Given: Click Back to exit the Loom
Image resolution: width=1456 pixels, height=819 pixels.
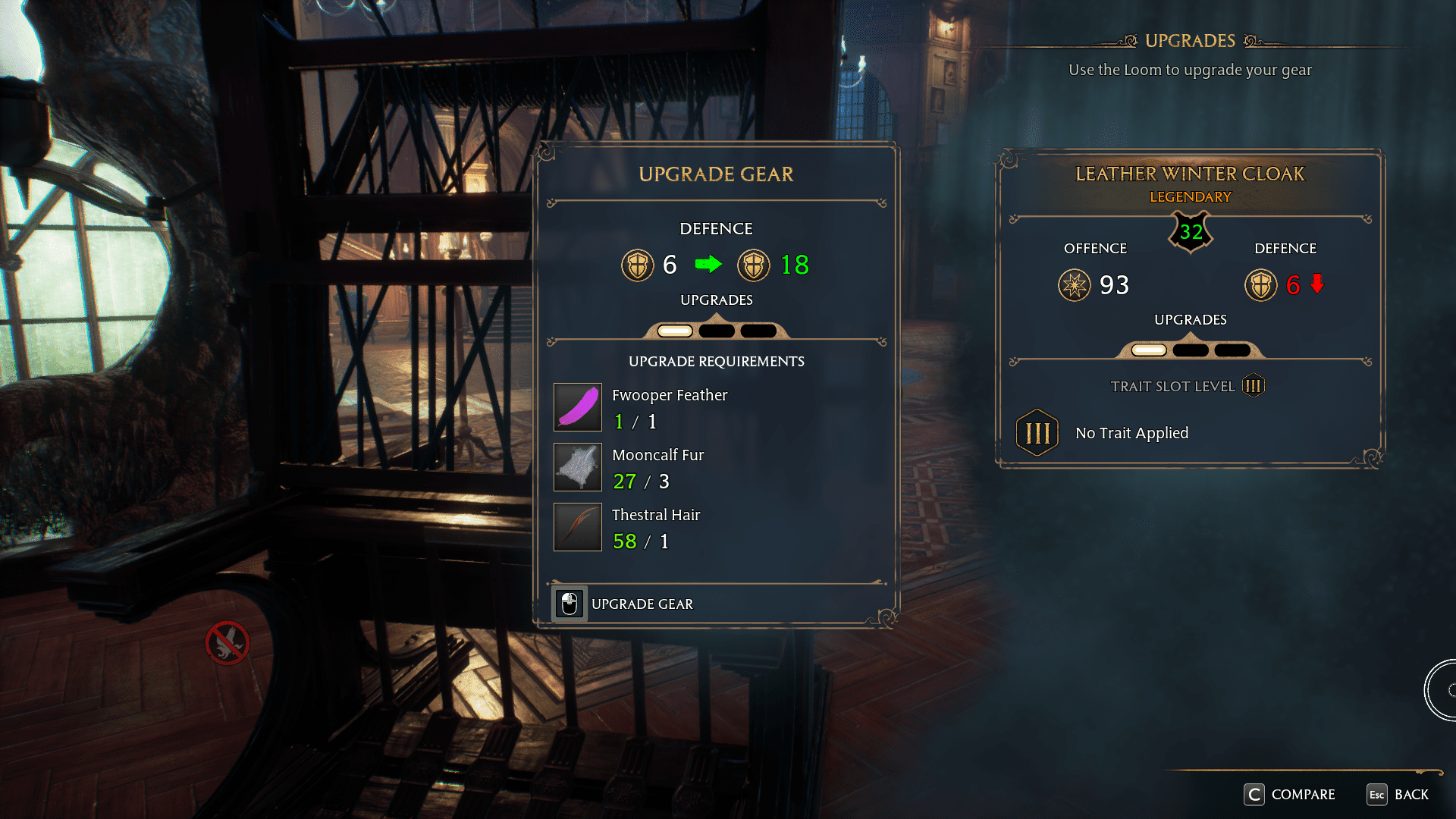Looking at the screenshot, I should click(1400, 795).
